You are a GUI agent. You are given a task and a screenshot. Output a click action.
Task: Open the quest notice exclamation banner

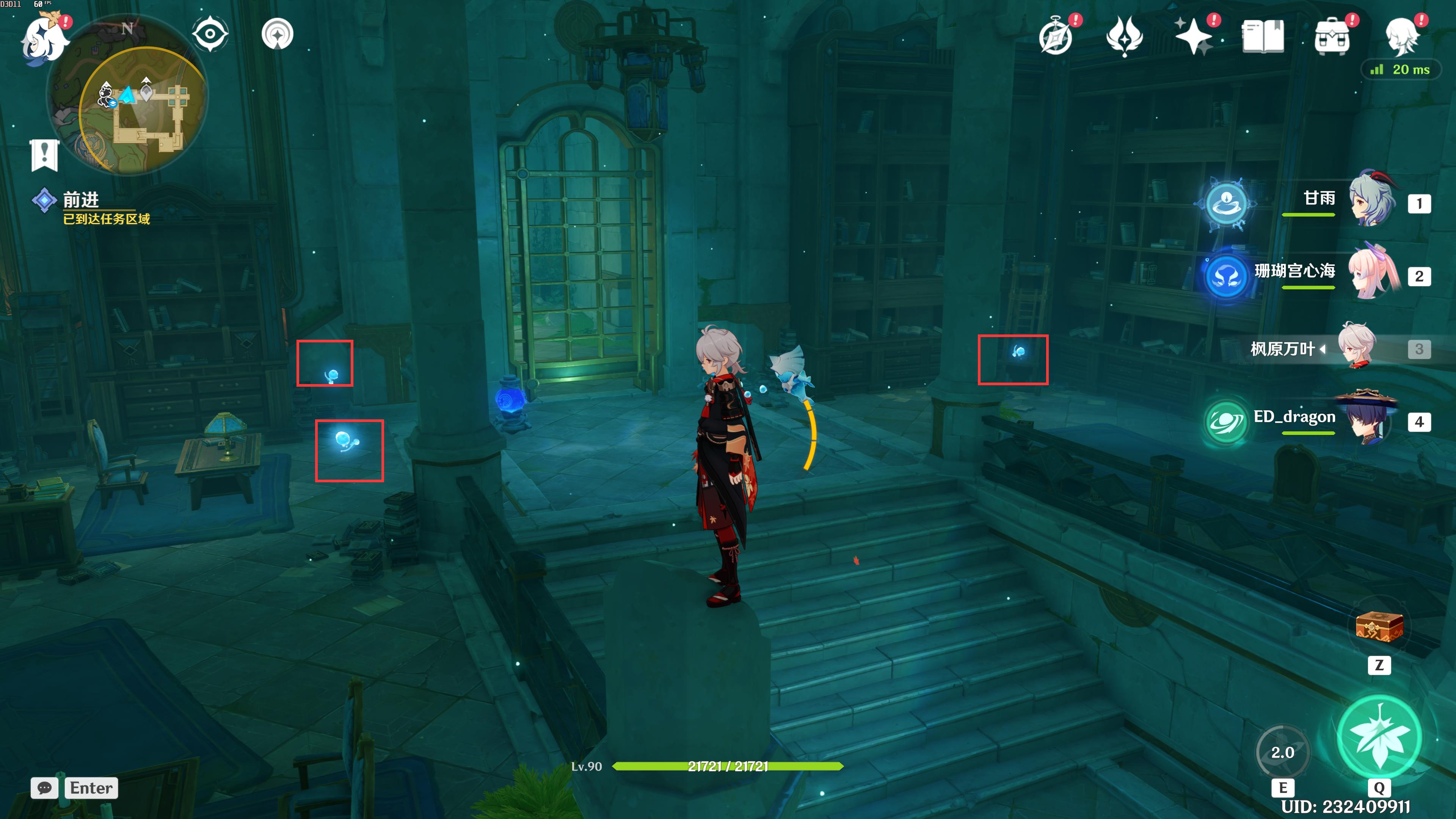point(45,154)
